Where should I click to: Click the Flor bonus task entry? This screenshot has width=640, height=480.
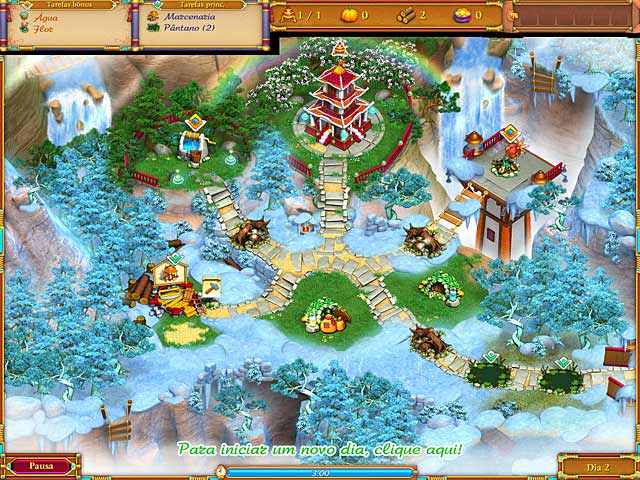(x=43, y=29)
